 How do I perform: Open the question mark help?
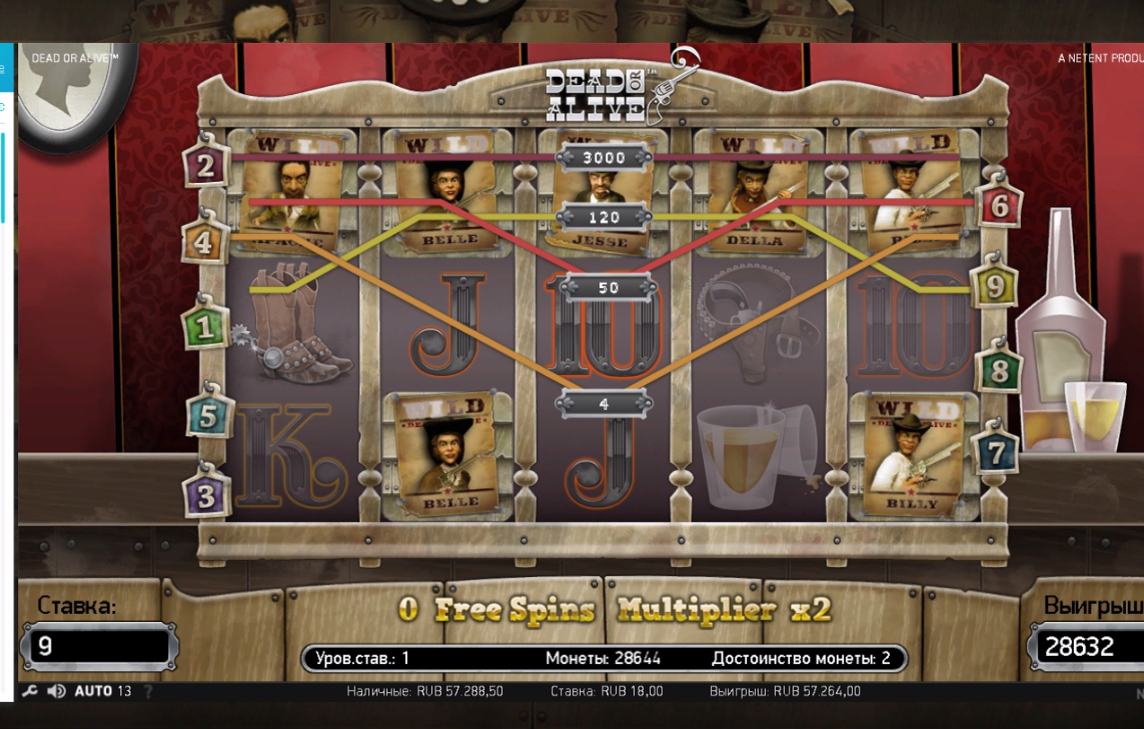[149, 691]
